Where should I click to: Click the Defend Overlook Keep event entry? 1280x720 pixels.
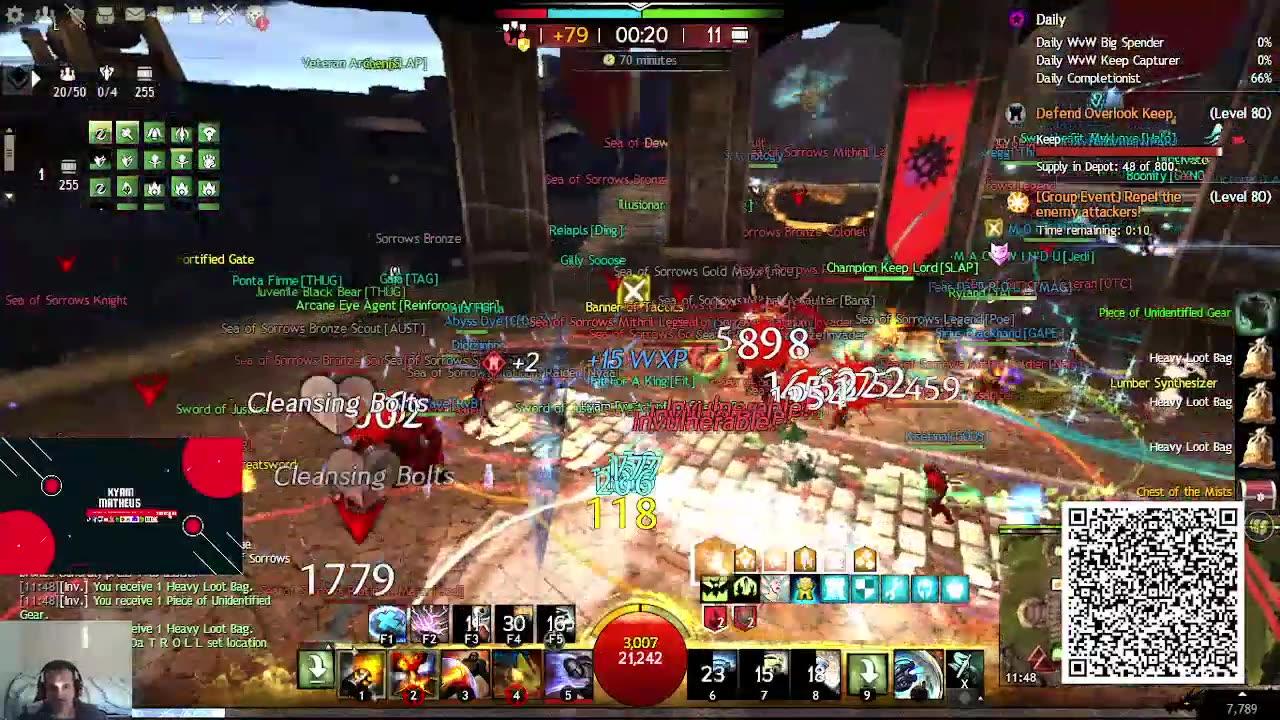(x=1103, y=113)
